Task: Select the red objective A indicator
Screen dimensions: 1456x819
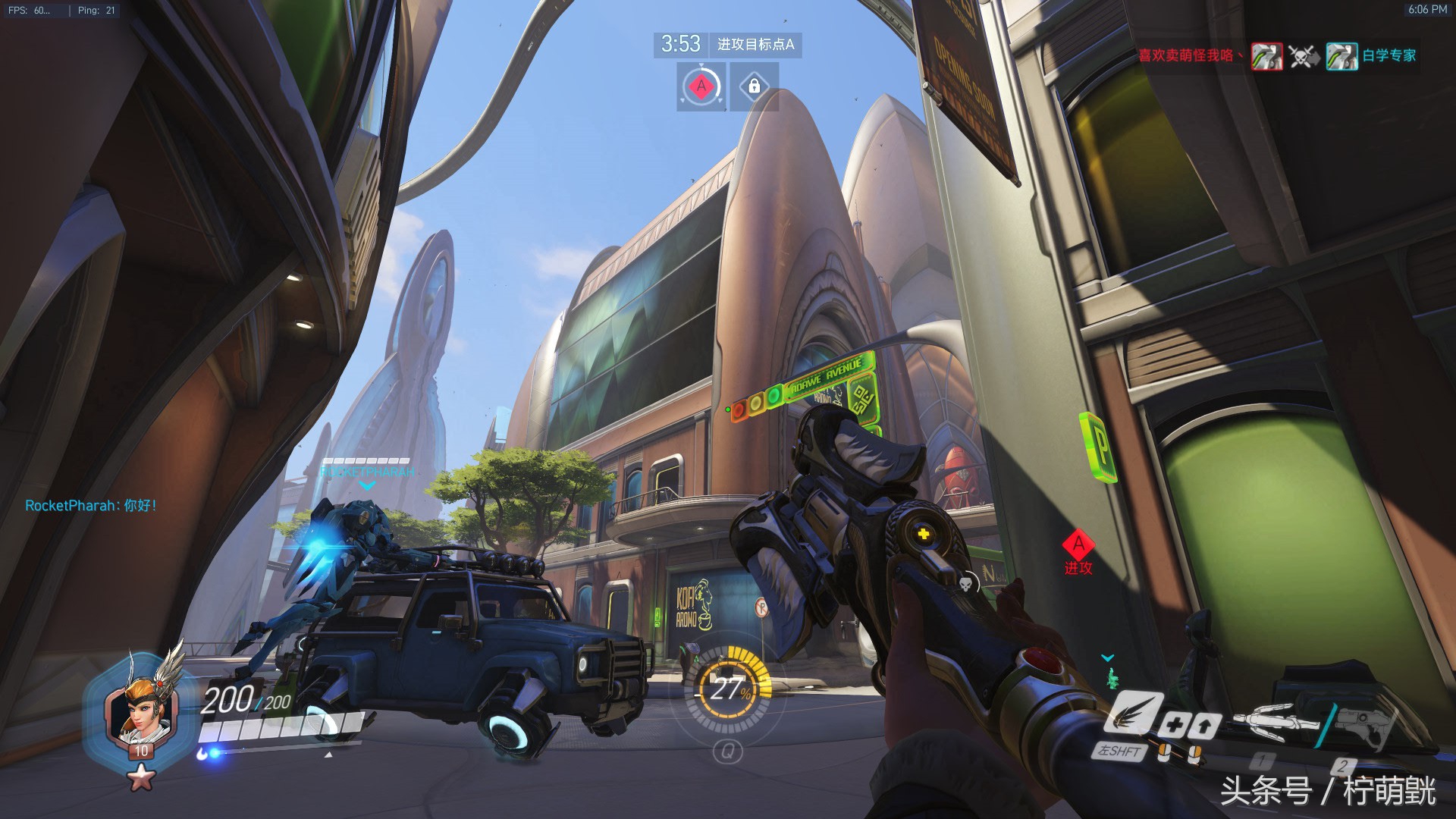Action: tap(701, 86)
